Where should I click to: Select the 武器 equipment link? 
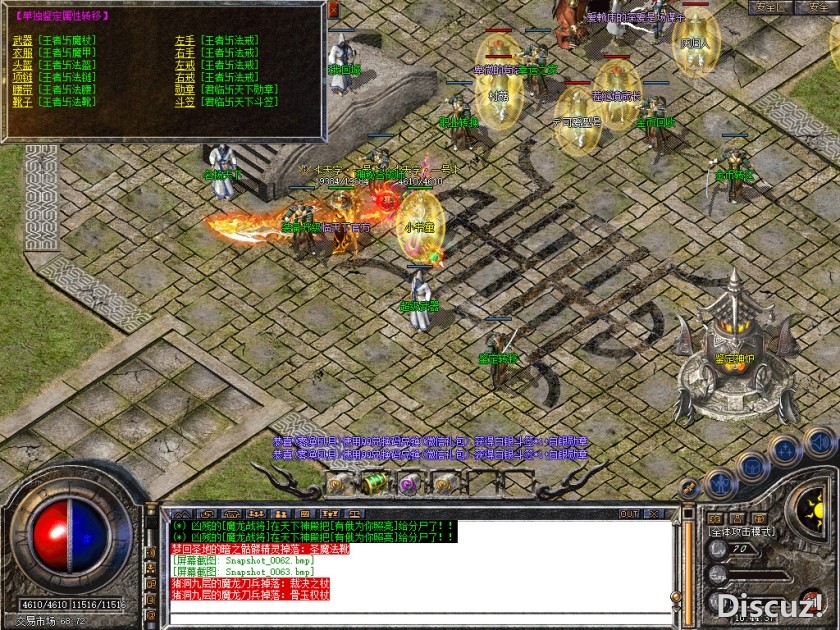coord(22,41)
